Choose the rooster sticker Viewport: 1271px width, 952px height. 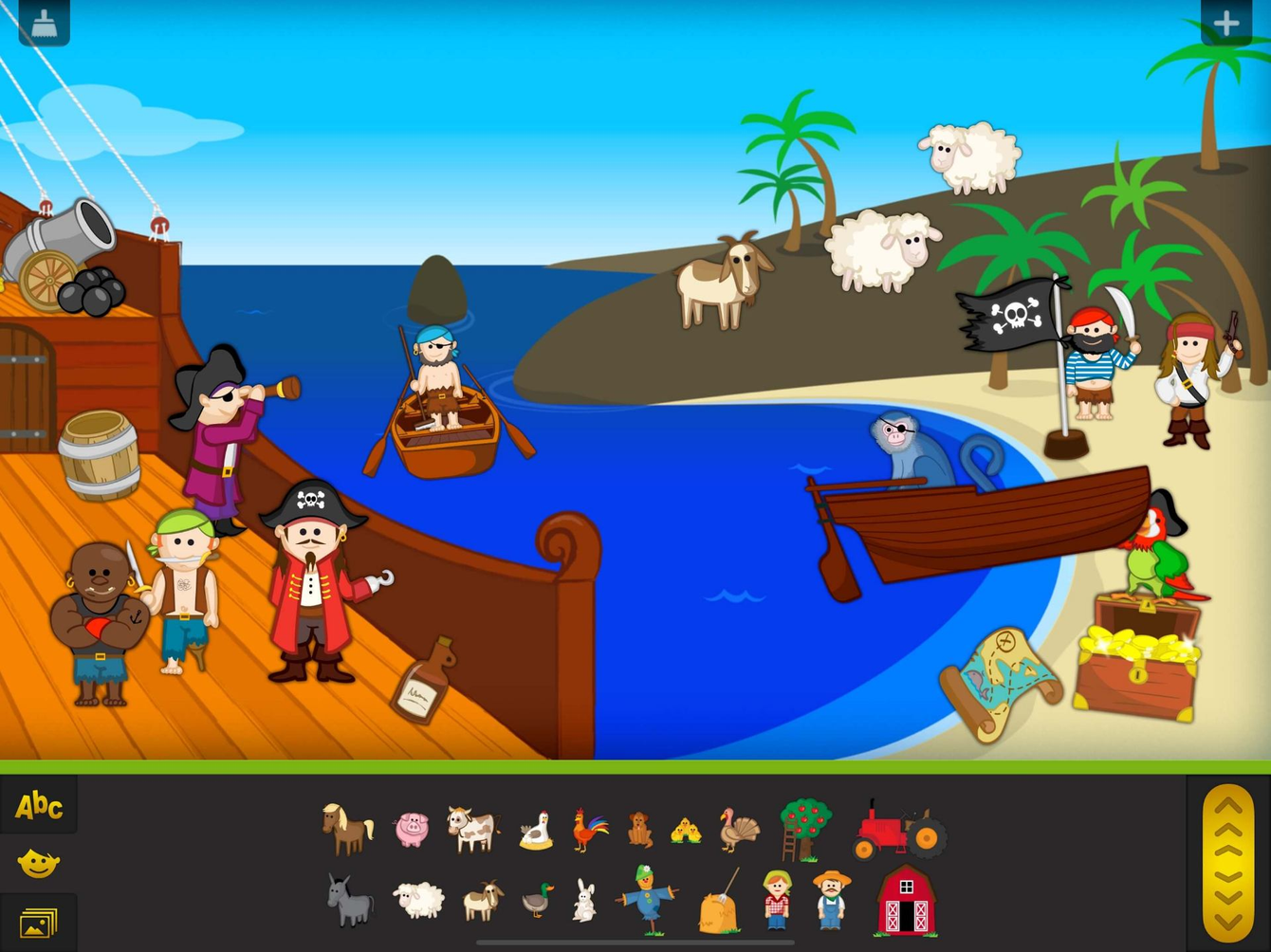click(588, 827)
